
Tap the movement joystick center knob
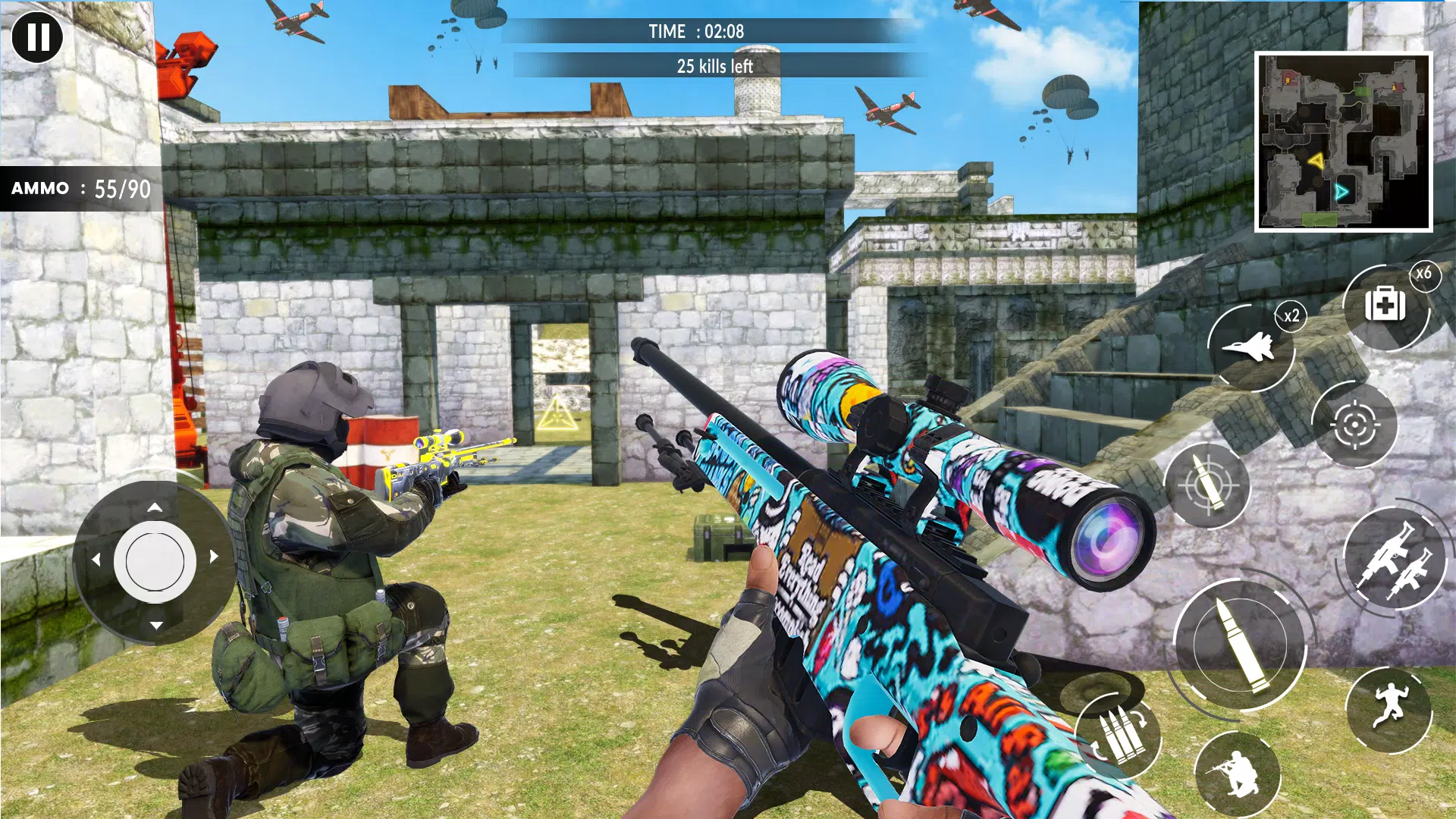click(155, 561)
